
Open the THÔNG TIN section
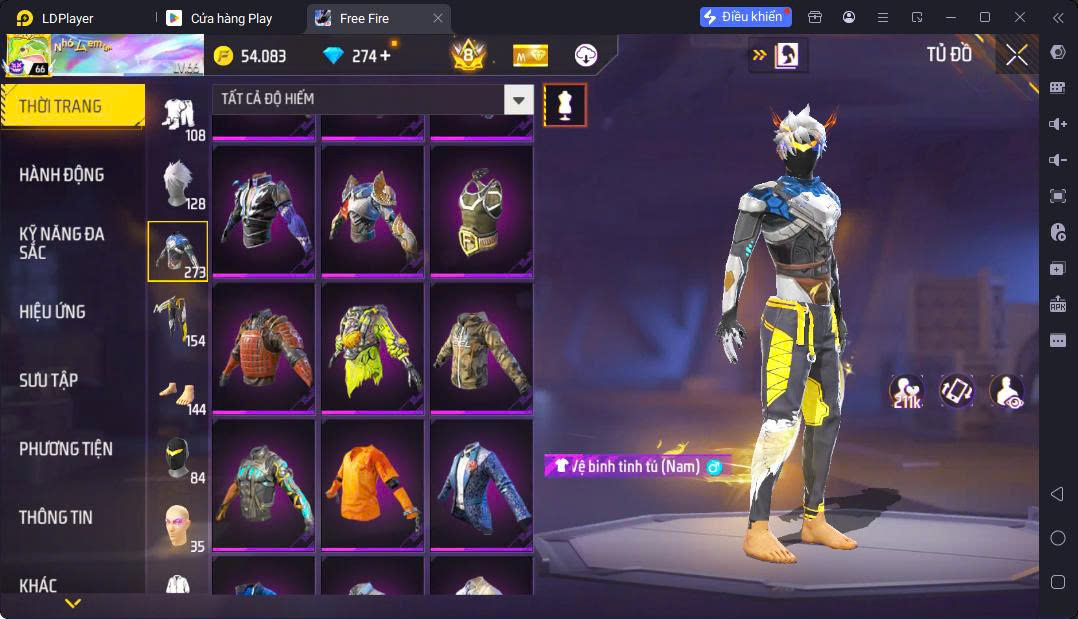[x=56, y=517]
